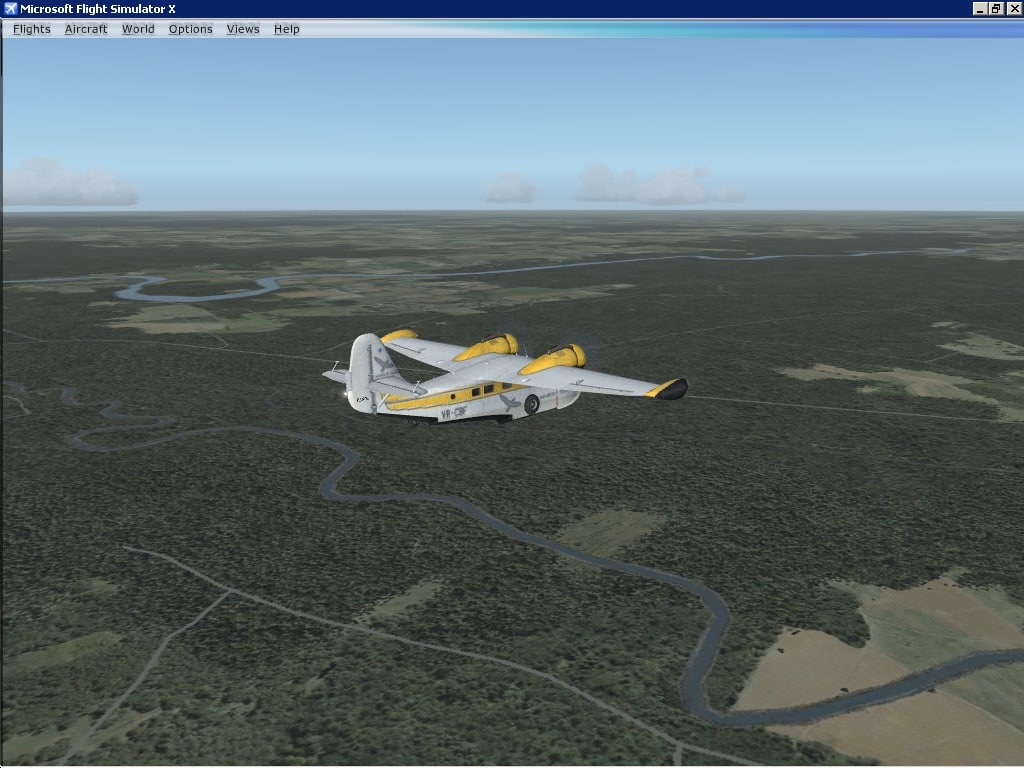Minimize the Flight Simulator window
1024x768 pixels.
coord(980,9)
